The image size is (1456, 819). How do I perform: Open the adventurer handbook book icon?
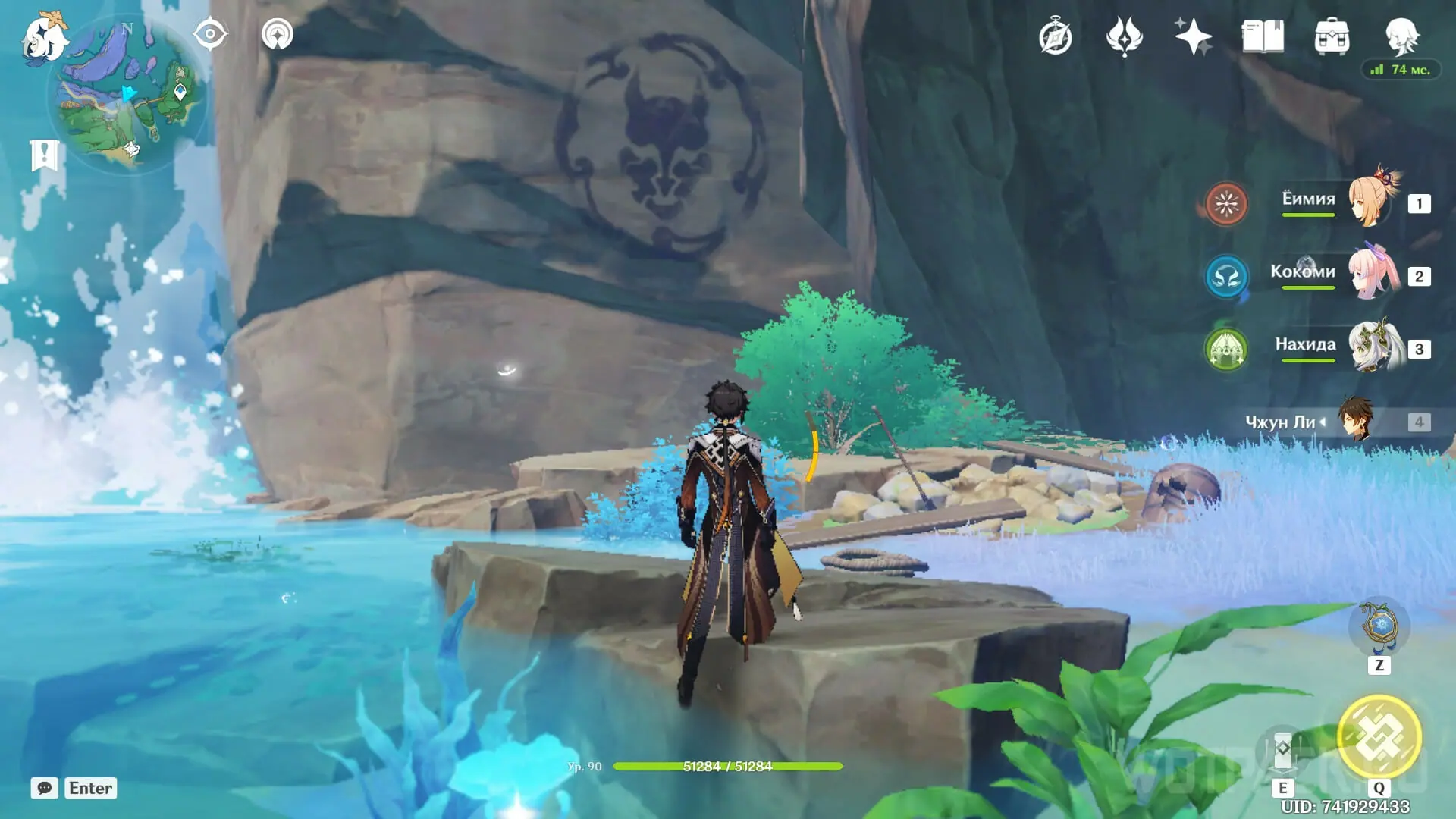point(1263,37)
